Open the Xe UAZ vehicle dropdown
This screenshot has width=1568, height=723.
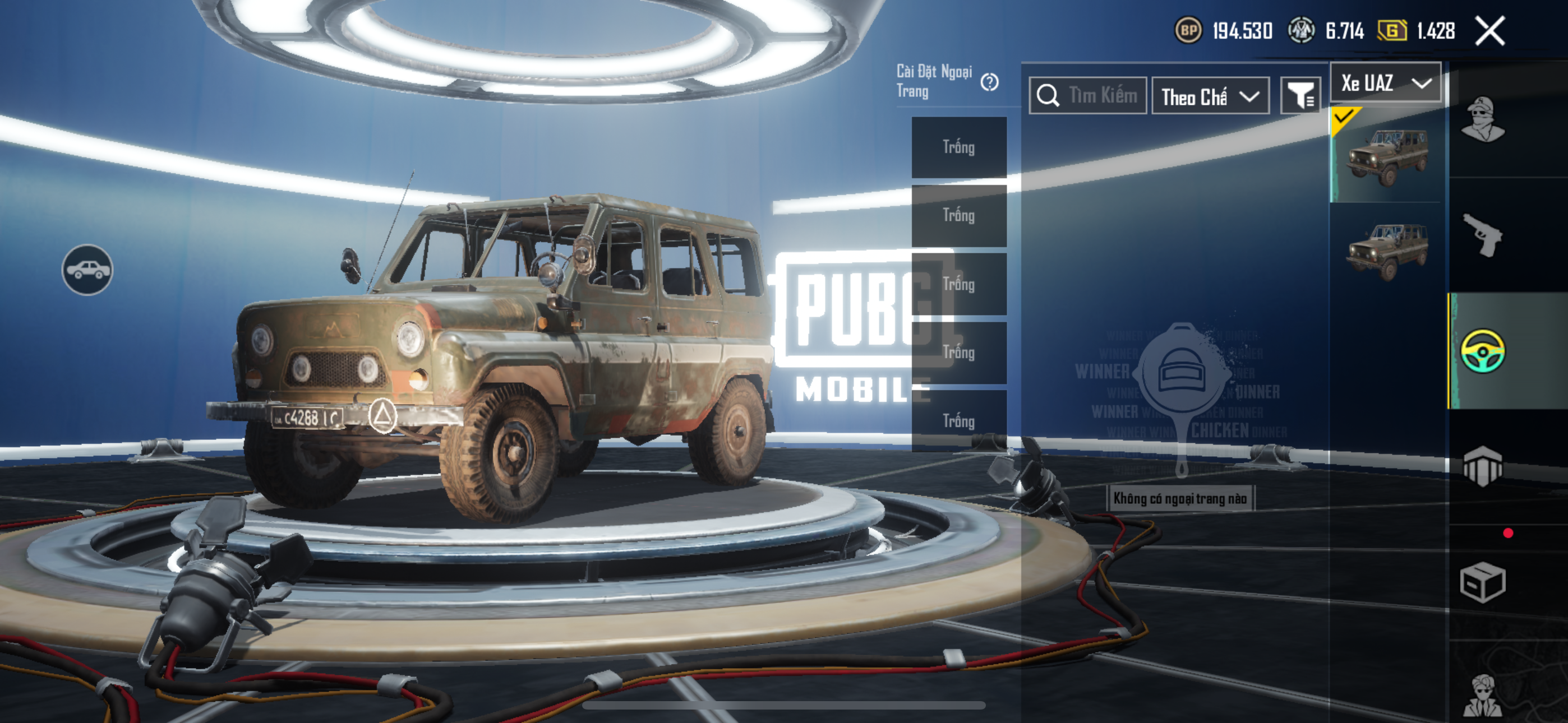point(1385,83)
